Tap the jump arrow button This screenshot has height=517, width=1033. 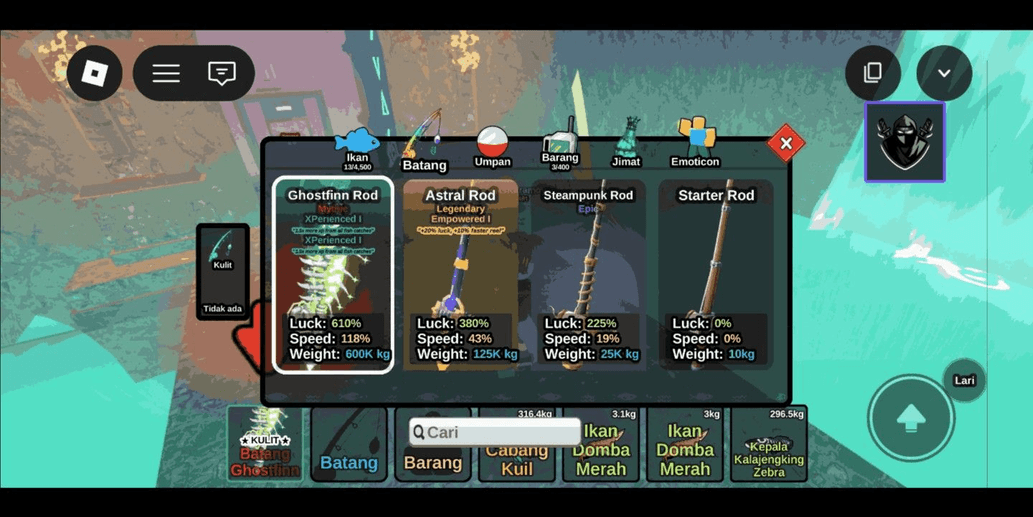point(910,418)
